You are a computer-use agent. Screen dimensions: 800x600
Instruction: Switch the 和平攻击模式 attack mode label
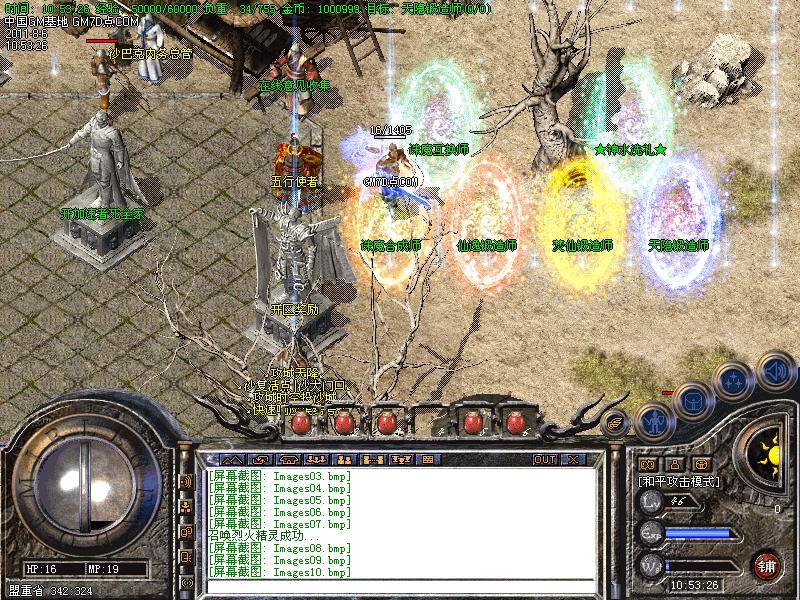pyautogui.click(x=680, y=481)
